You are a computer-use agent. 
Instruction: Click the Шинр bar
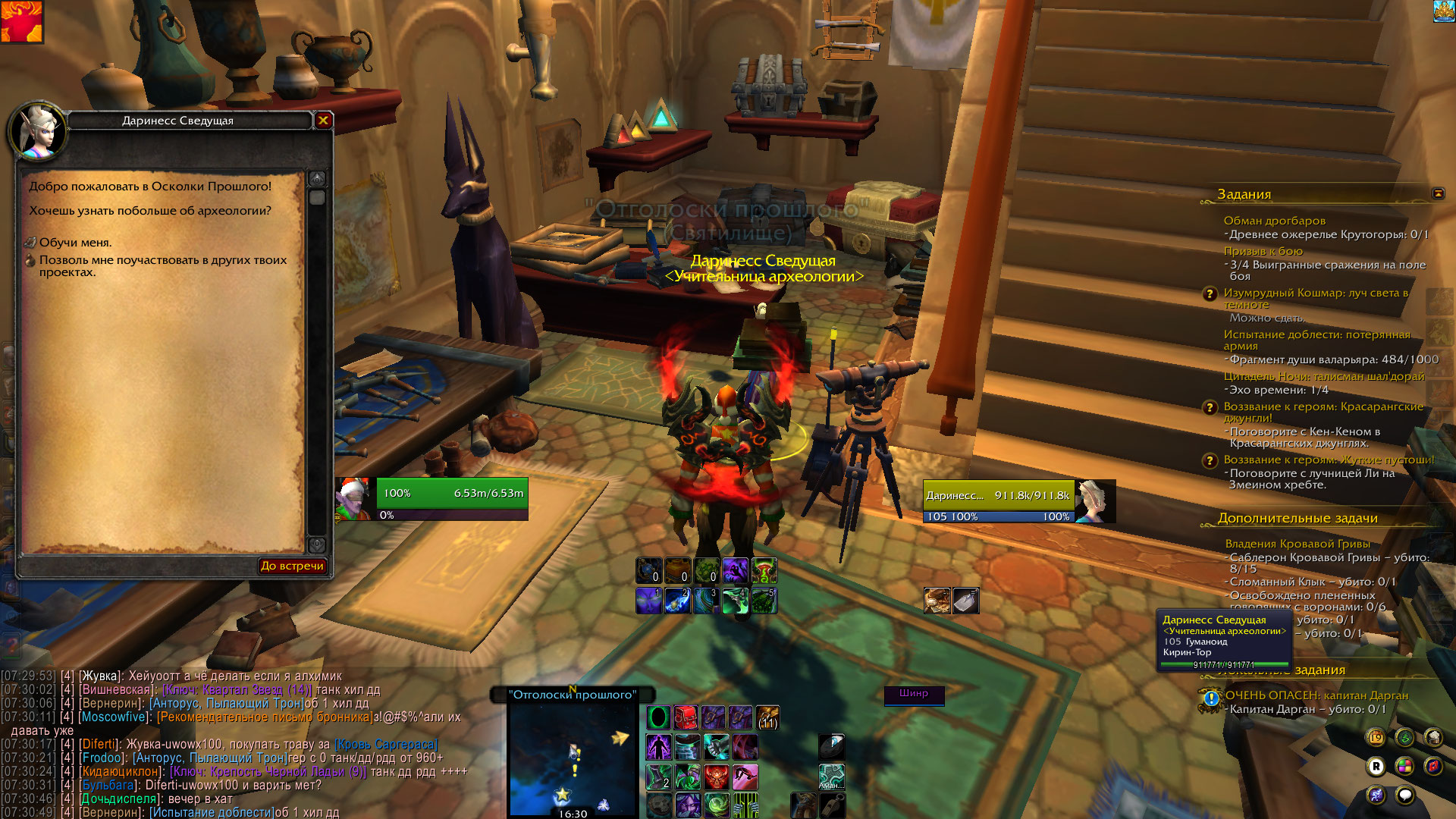tap(914, 694)
